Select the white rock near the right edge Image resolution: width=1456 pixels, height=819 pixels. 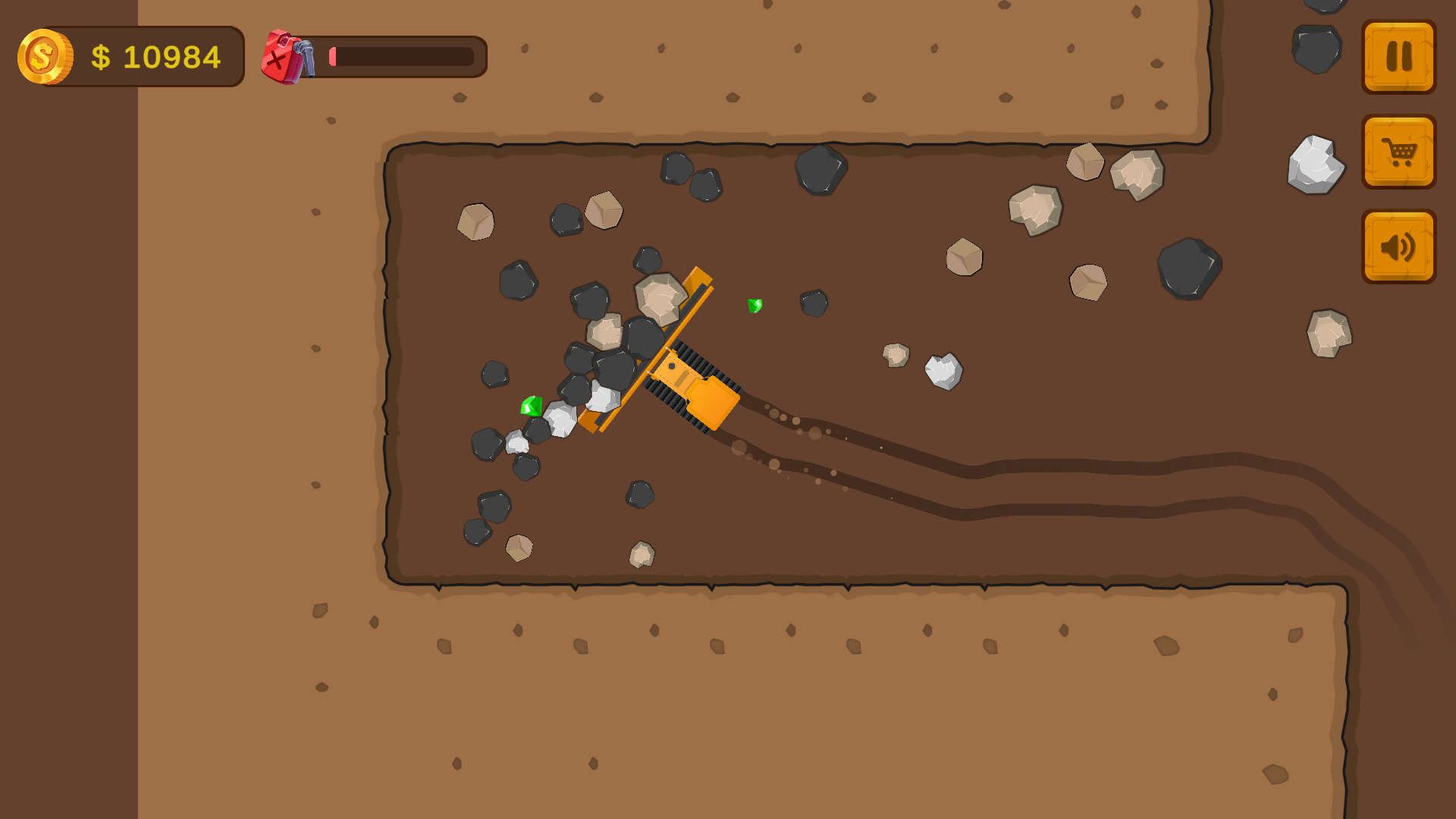point(1316,165)
